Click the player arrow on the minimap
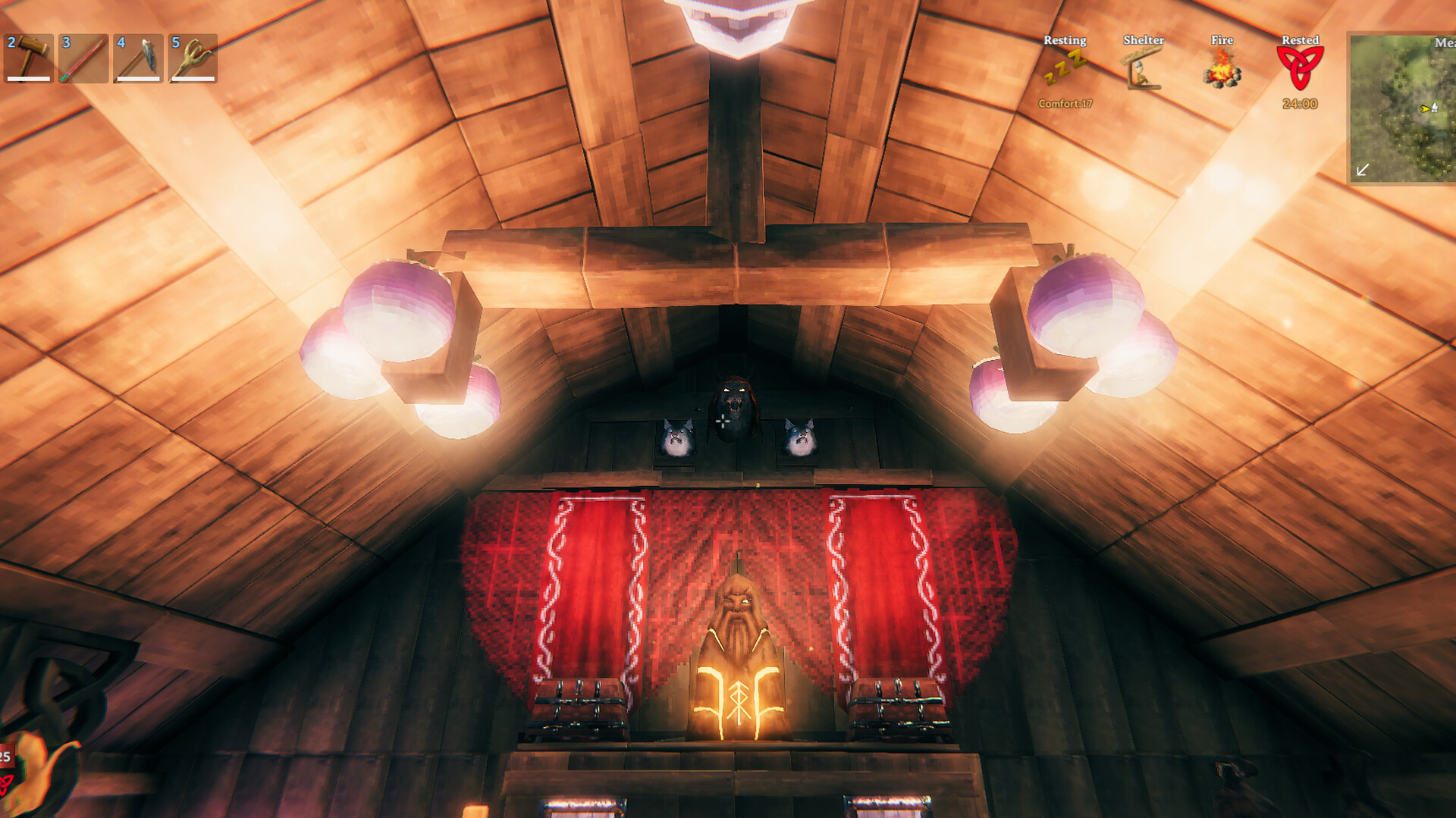Viewport: 1456px width, 818px height. tap(1425, 108)
